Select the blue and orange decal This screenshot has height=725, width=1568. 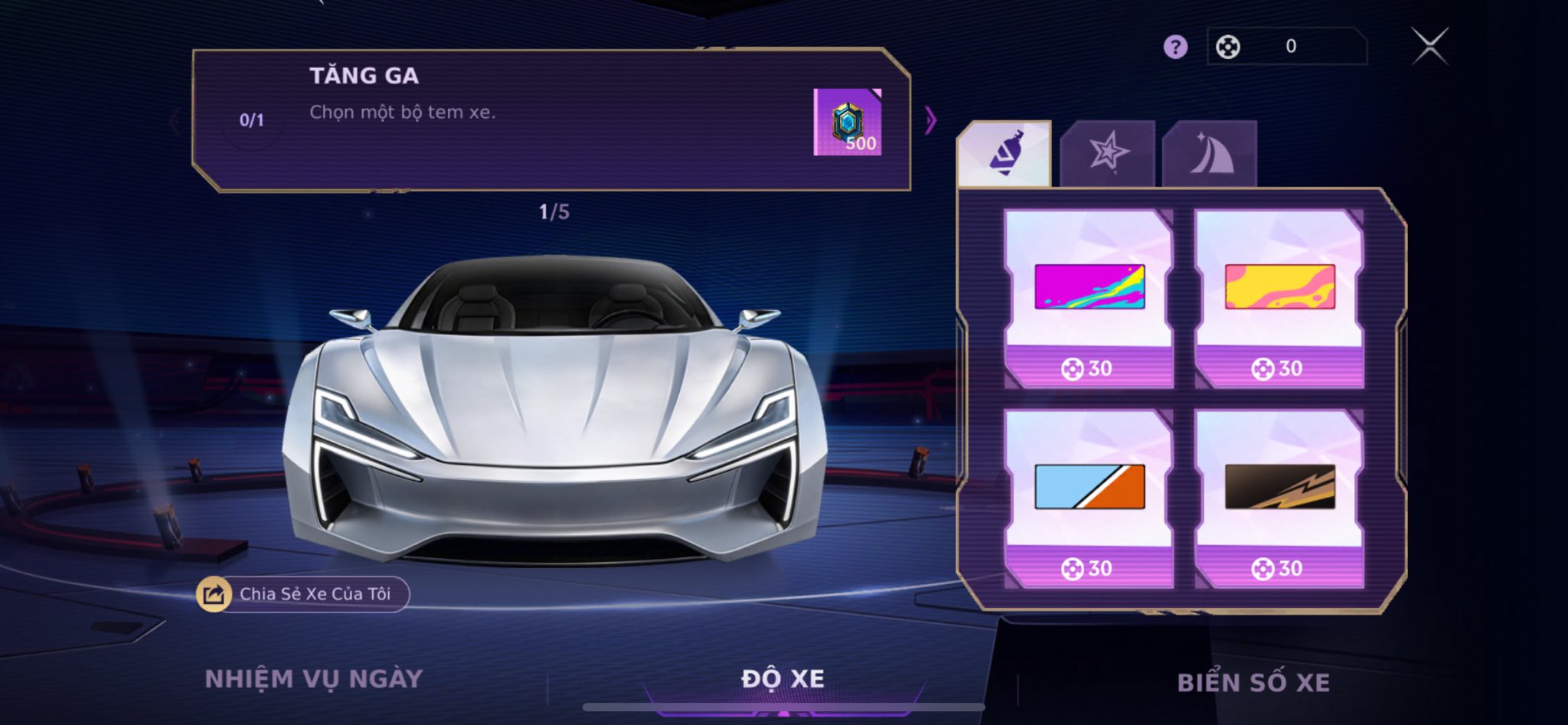point(1089,498)
